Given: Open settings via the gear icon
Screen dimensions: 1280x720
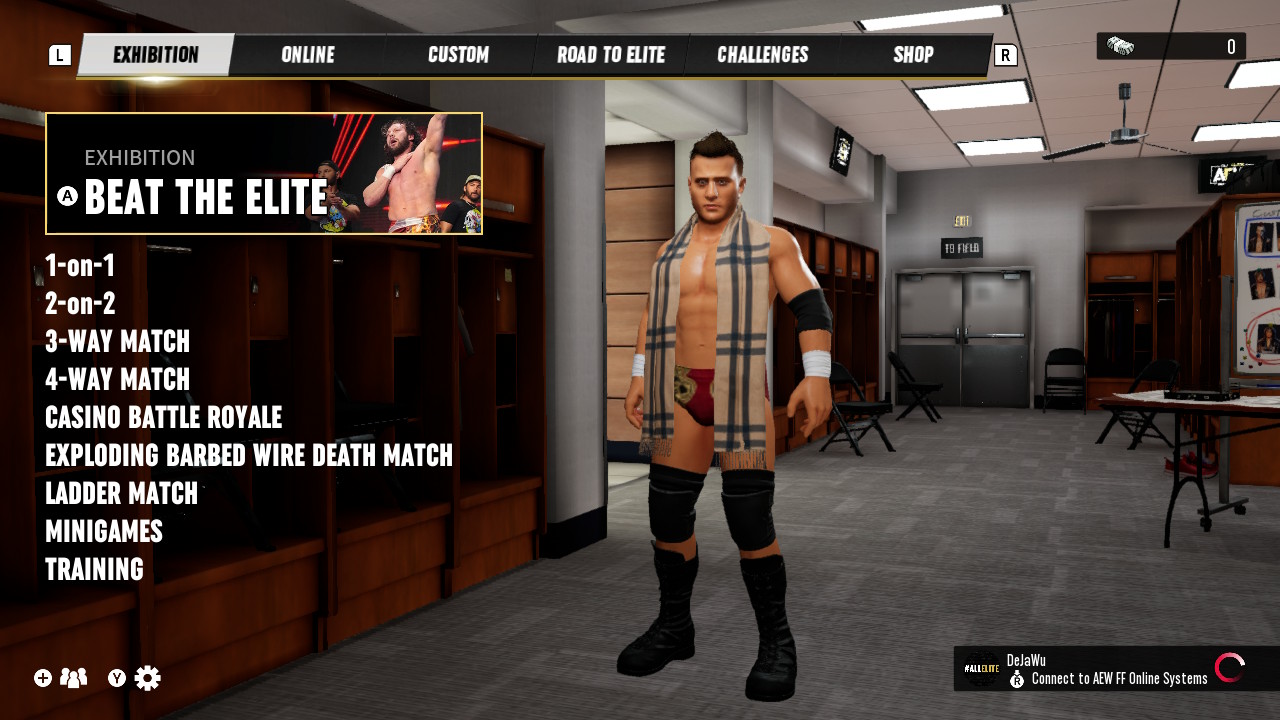Looking at the screenshot, I should click(147, 678).
